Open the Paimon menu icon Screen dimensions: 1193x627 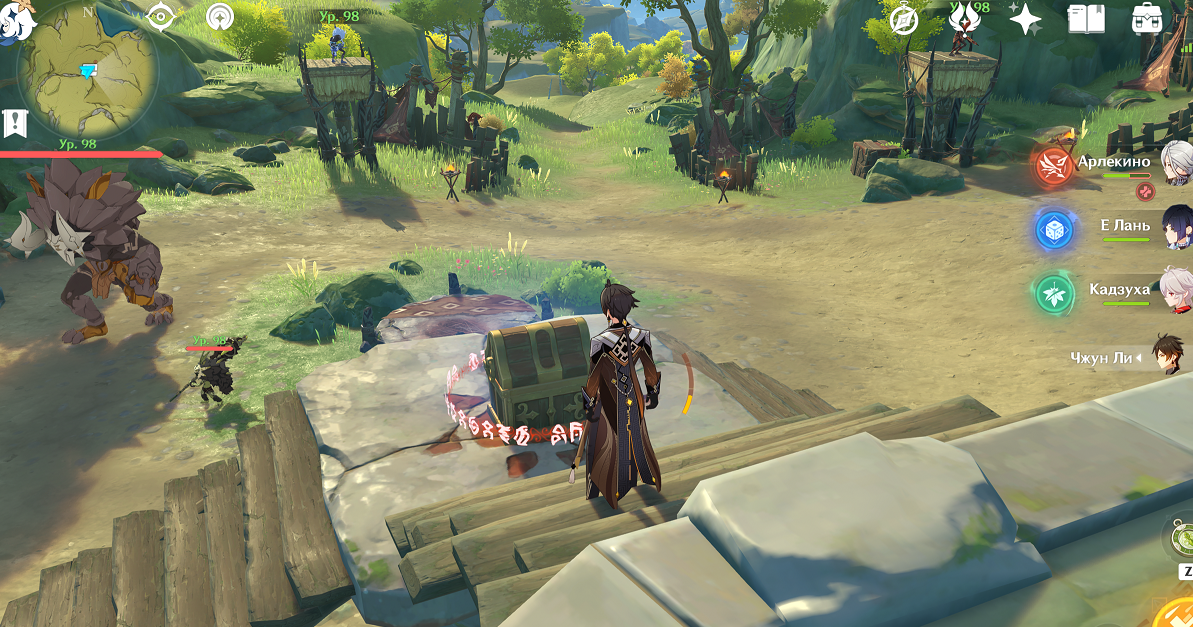coord(14,18)
